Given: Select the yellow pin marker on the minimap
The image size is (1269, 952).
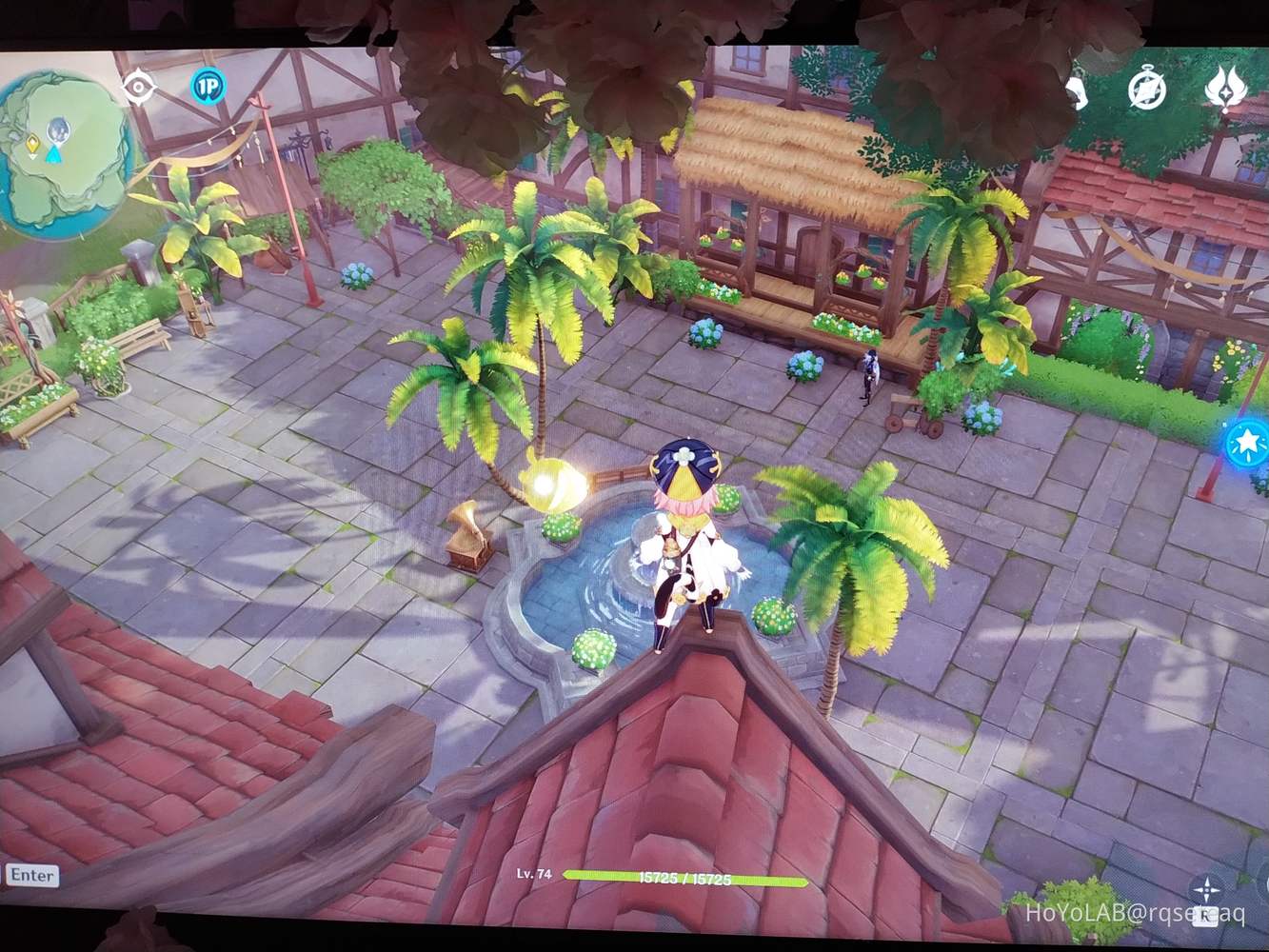Looking at the screenshot, I should [x=33, y=143].
